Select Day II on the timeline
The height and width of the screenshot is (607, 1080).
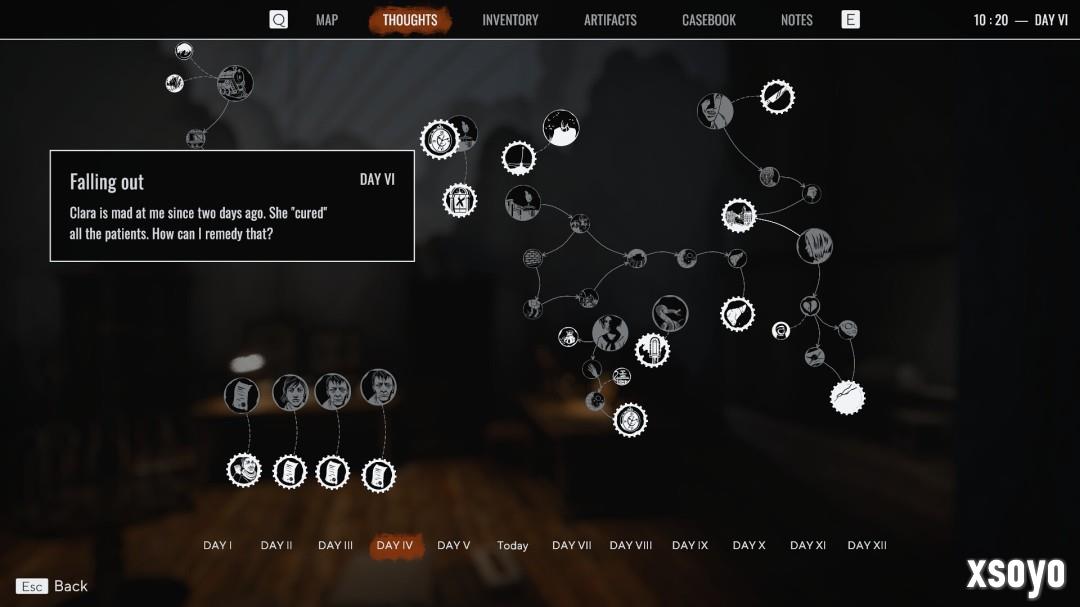276,546
